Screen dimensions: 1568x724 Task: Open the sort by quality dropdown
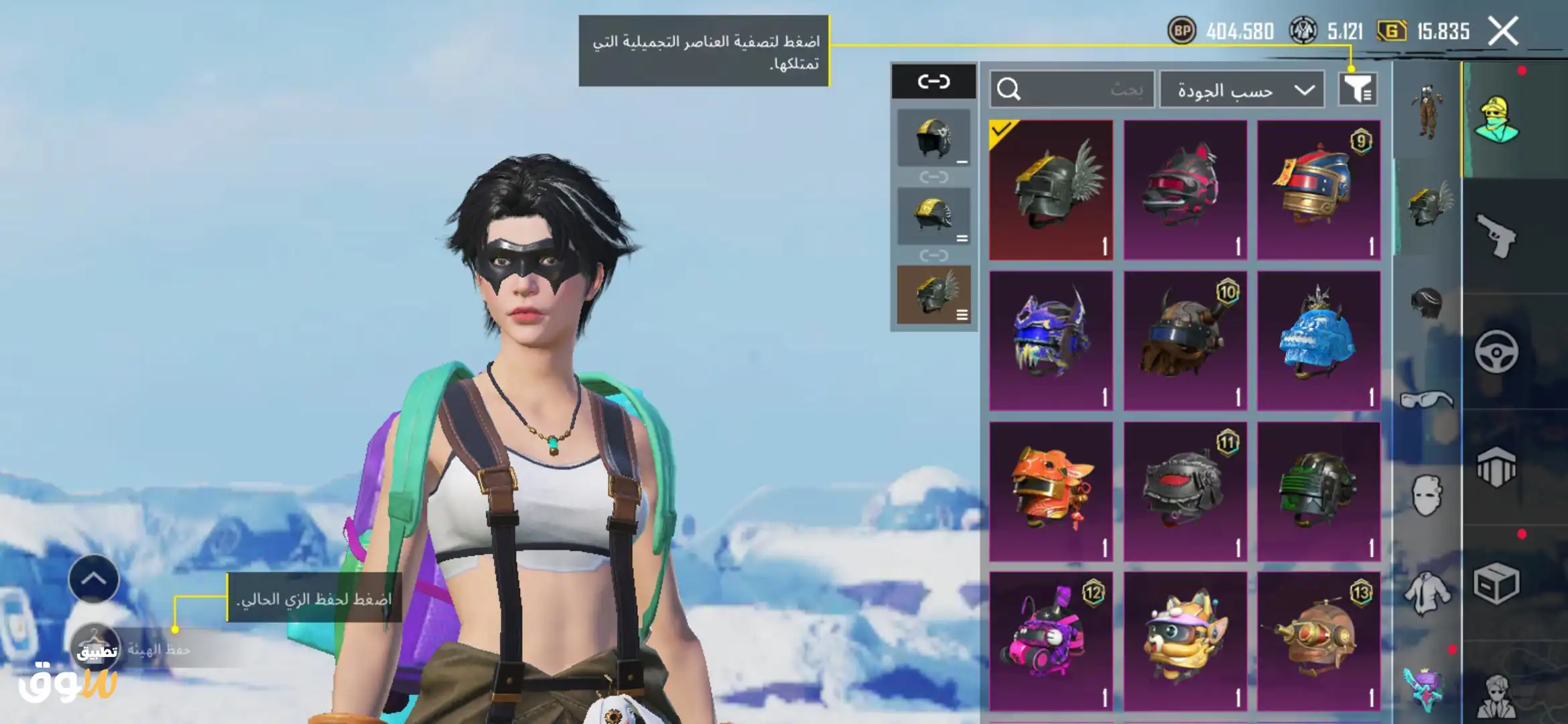point(1242,90)
